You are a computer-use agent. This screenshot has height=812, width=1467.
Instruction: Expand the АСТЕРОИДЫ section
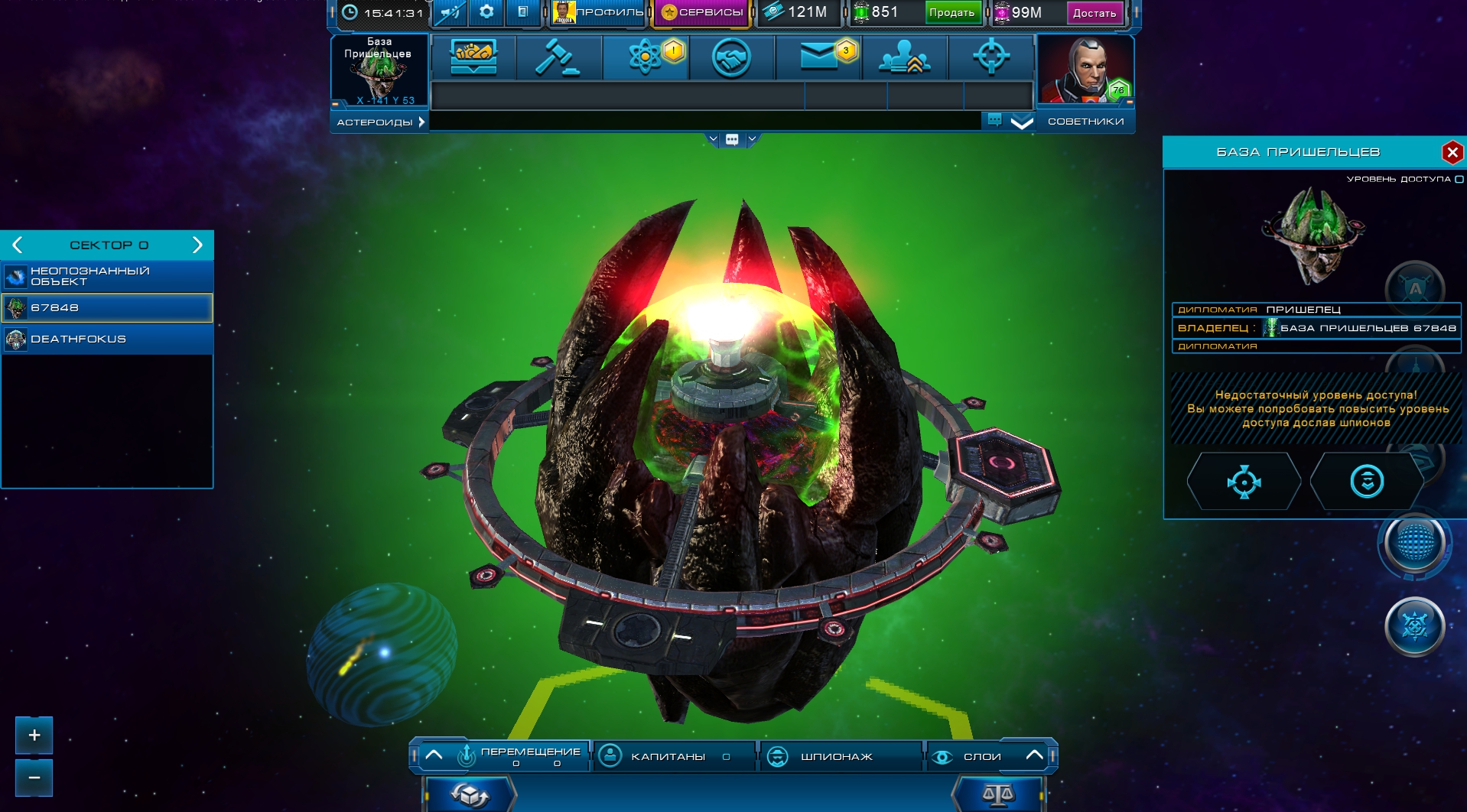tap(379, 121)
